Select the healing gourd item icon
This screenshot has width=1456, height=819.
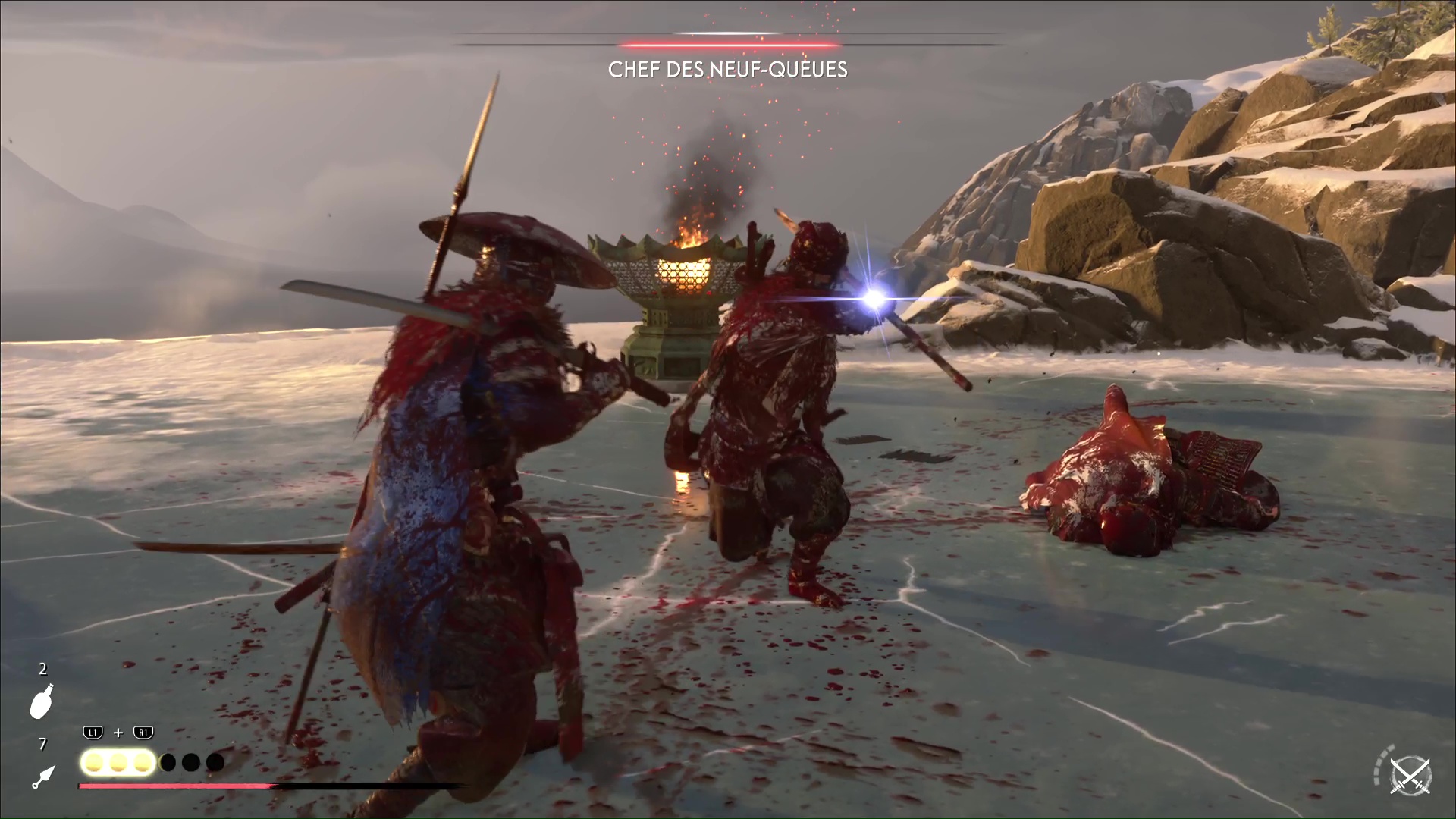tap(42, 701)
